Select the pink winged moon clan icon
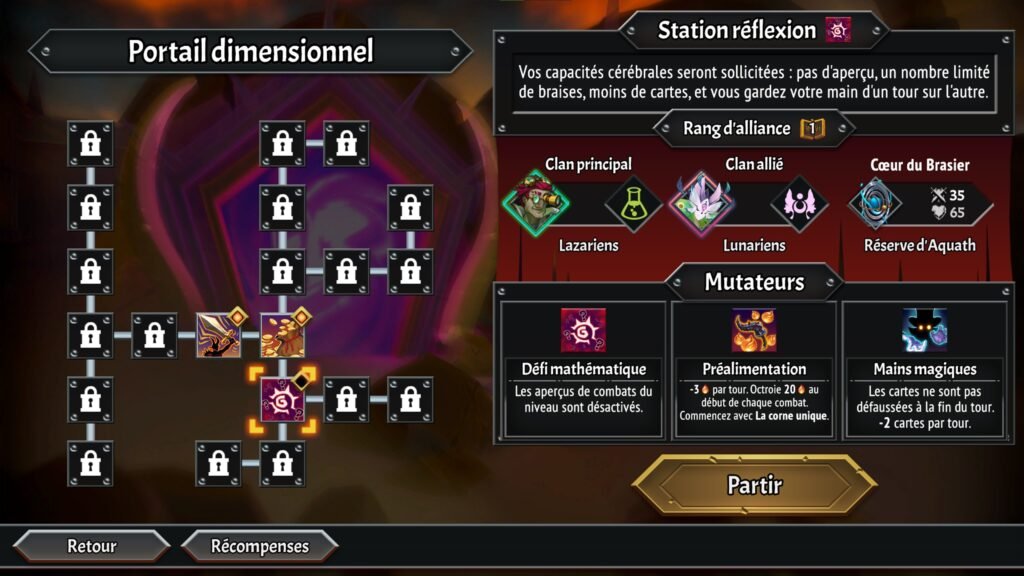1024x576 pixels. click(799, 203)
